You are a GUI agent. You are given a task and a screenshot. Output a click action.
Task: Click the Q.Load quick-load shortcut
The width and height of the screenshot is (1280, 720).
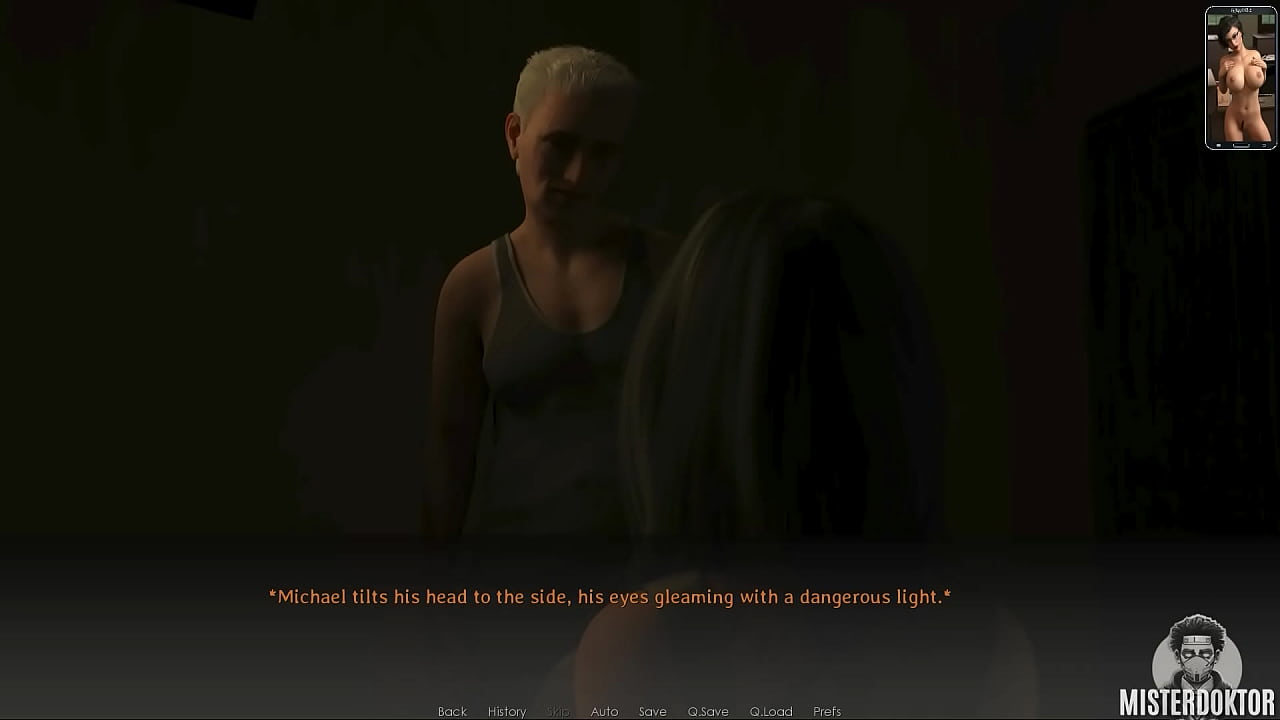(771, 711)
